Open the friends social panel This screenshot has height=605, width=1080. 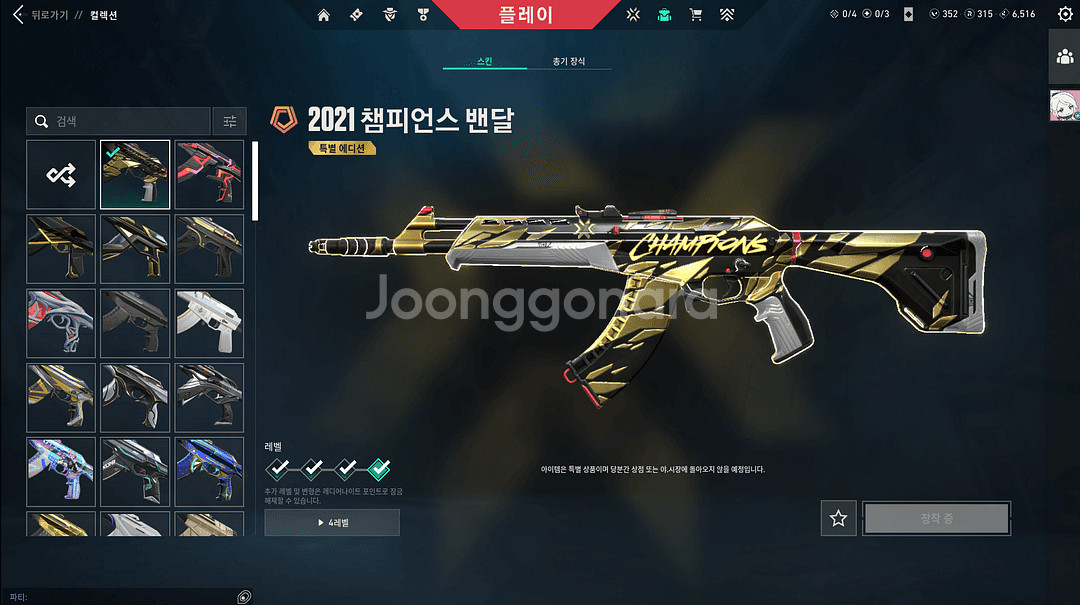(1064, 56)
